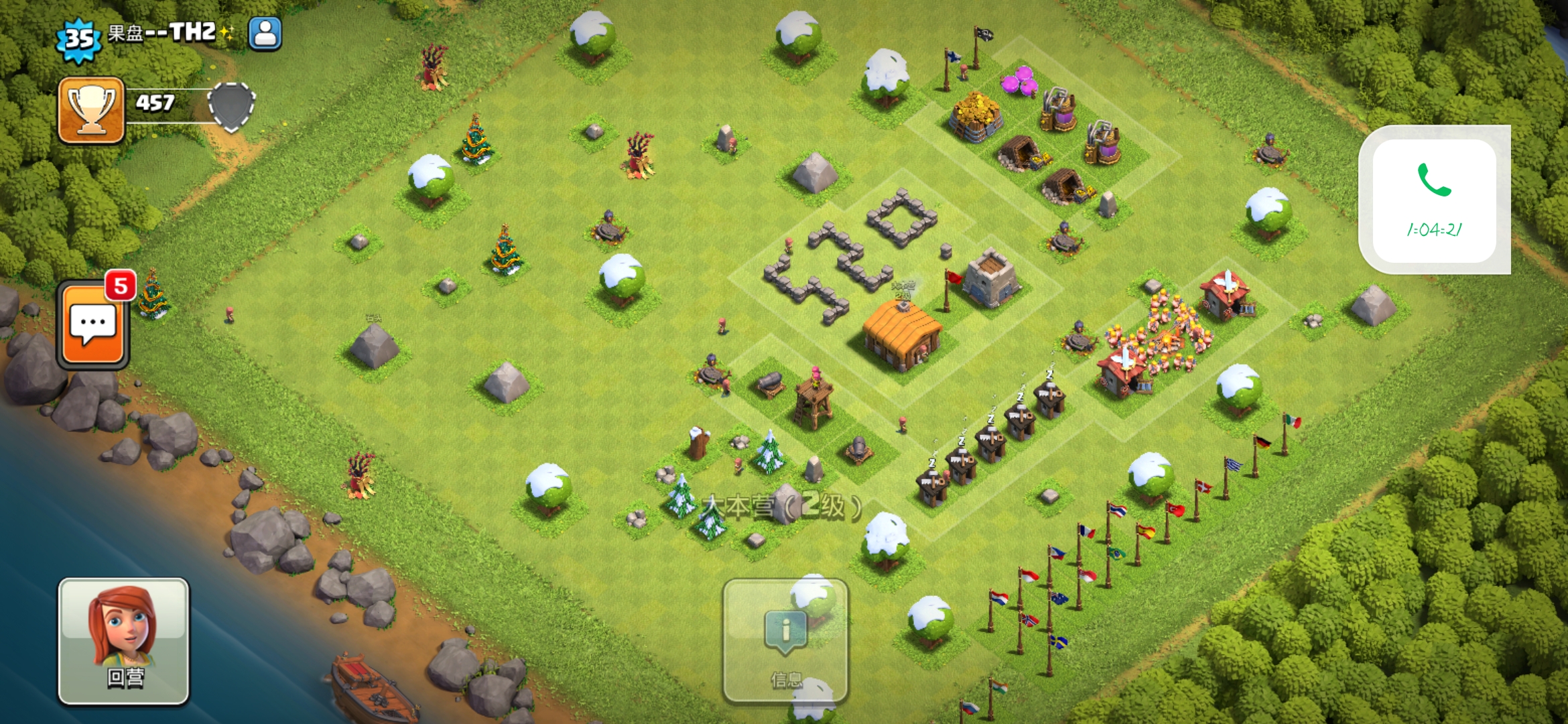This screenshot has height=724, width=1568.
Task: Show building info via 信息 button
Action: tap(785, 641)
